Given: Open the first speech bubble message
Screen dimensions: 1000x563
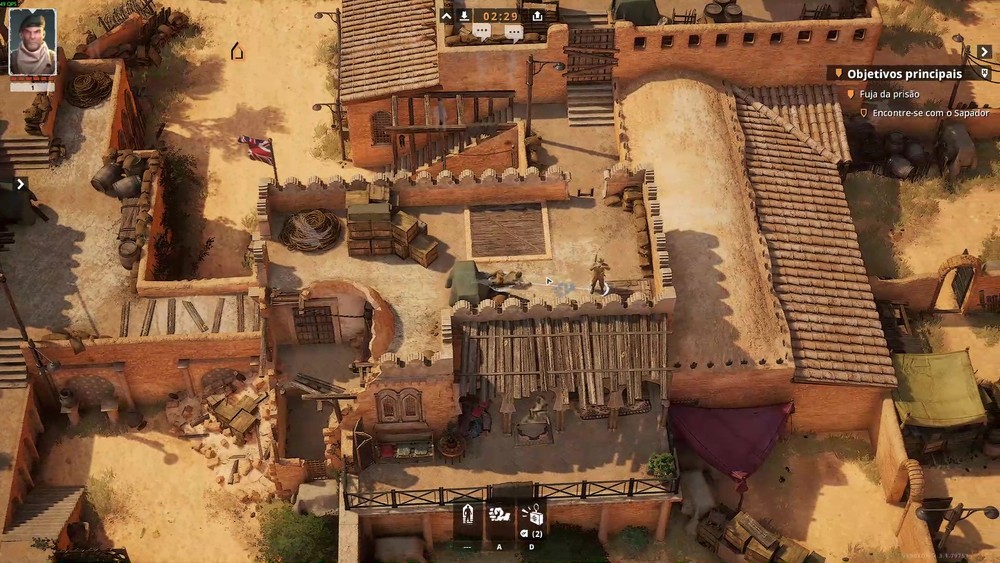Looking at the screenshot, I should tap(481, 33).
